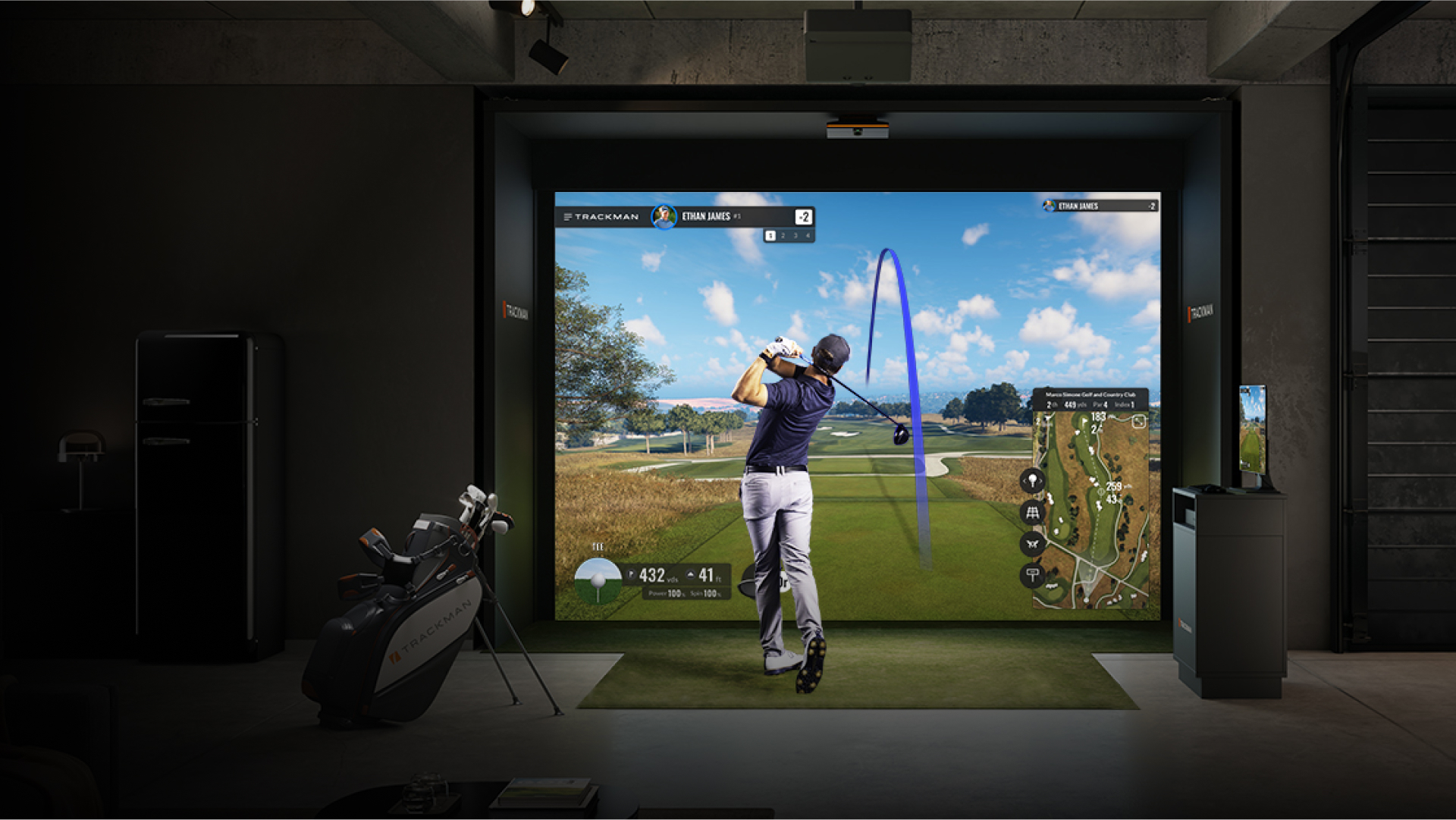Open the map rotation icon on minimap corner
Viewport: 1456px width, 820px height.
click(x=1139, y=421)
